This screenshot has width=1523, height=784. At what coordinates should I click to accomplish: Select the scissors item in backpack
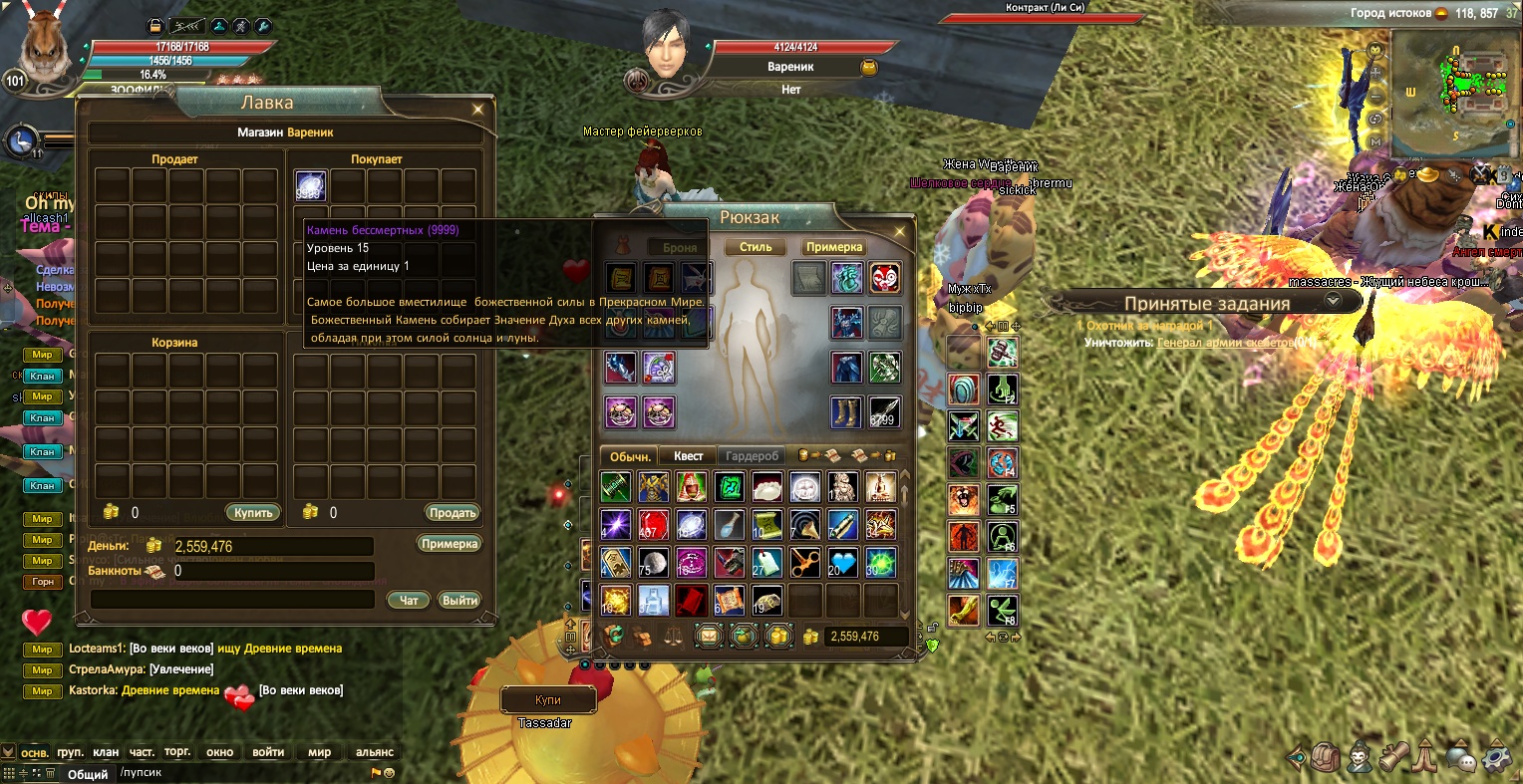click(805, 563)
